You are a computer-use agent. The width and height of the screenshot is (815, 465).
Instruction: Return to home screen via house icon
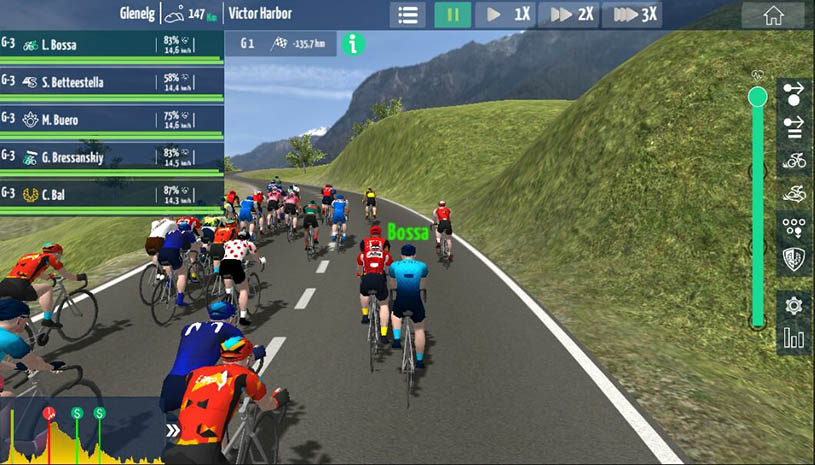tap(773, 15)
